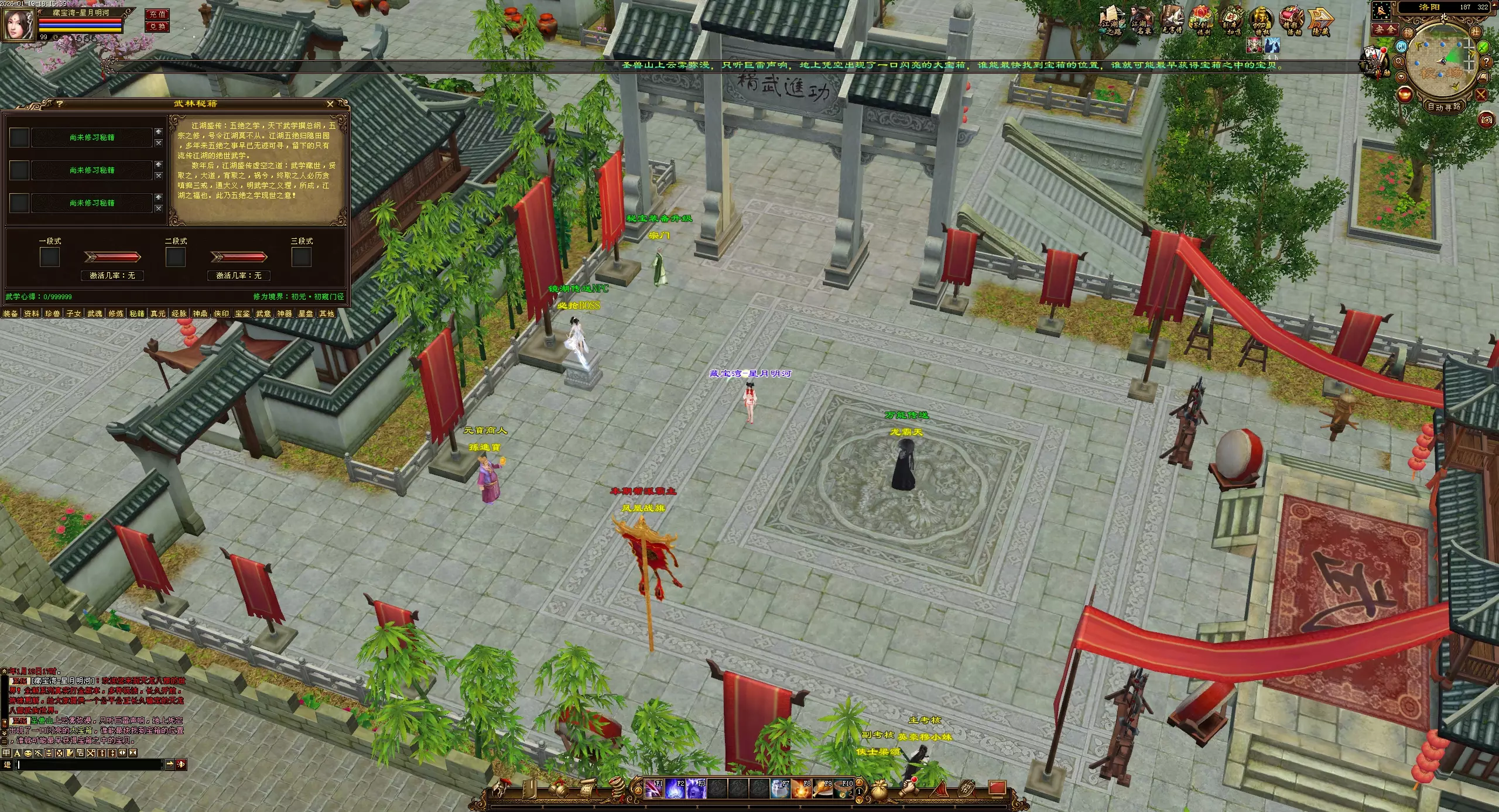
Task: Select the 星盘 tab
Action: (x=306, y=314)
